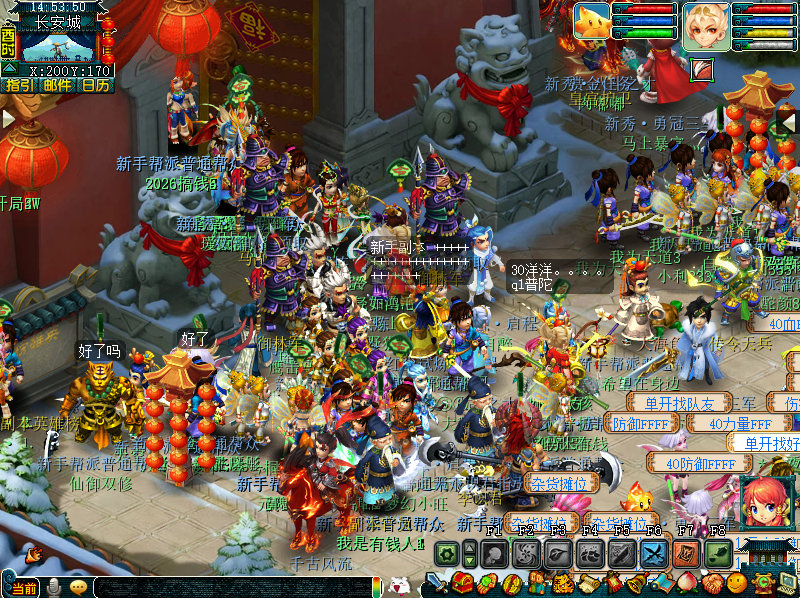The image size is (800, 598).
Task: Click the red claw buff icon
Action: 703,69
